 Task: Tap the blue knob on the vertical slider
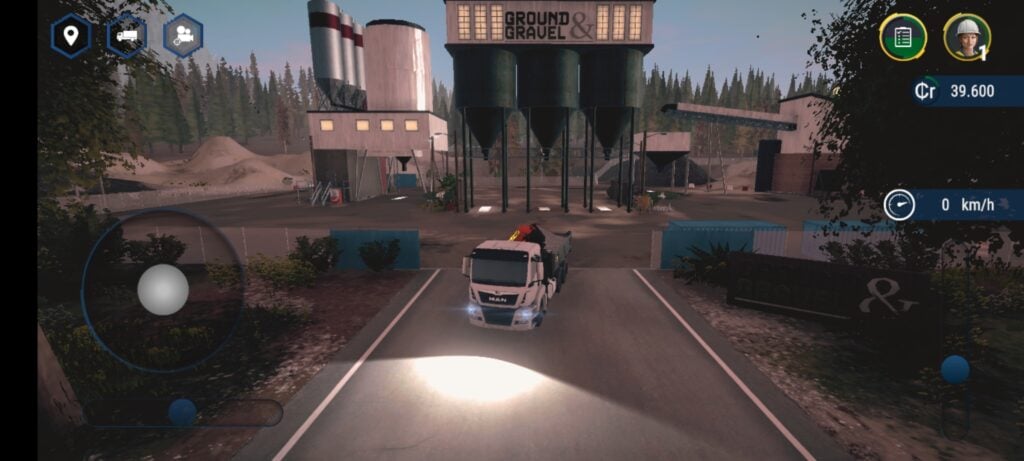tap(955, 369)
